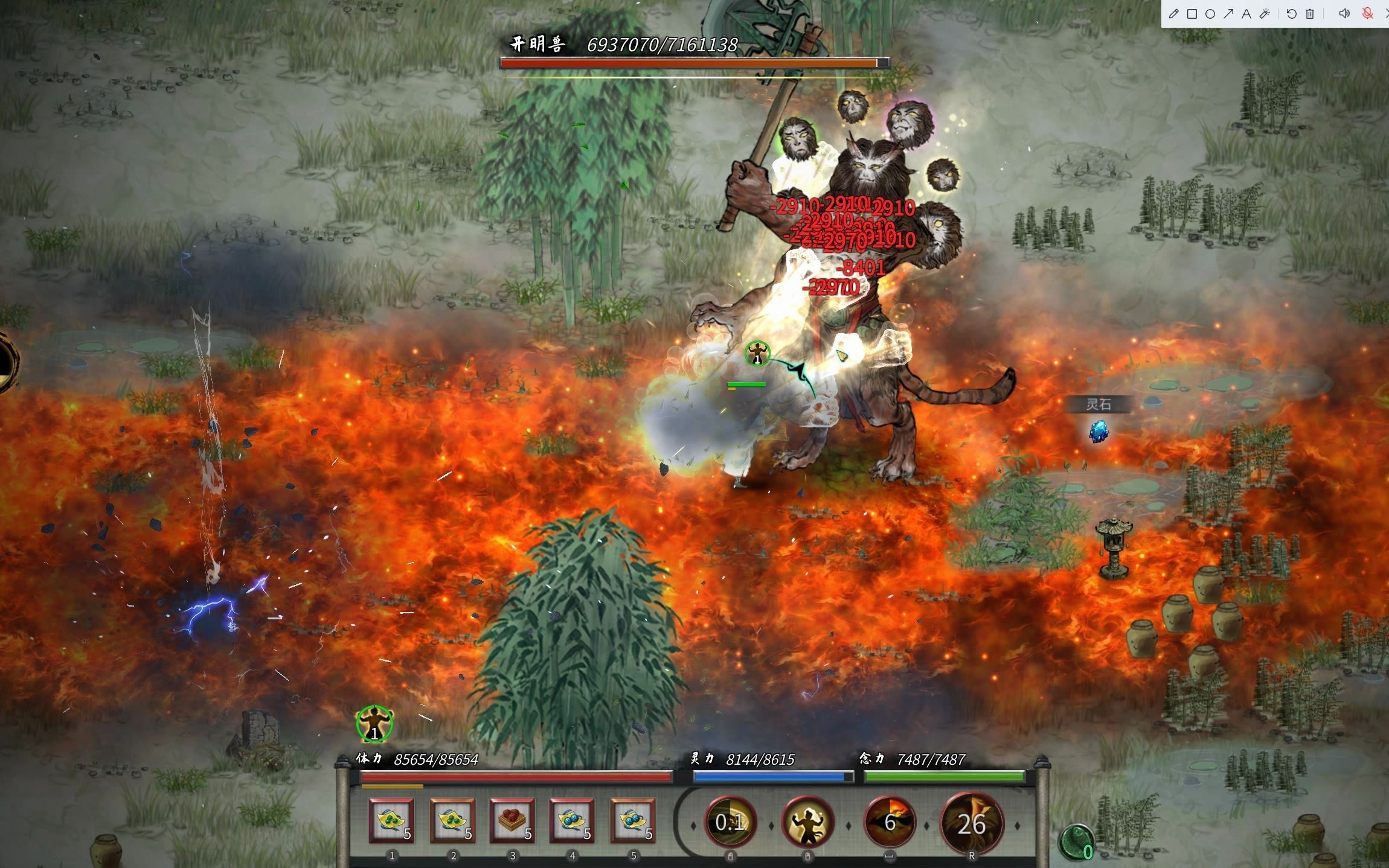Image resolution: width=1389 pixels, height=868 pixels.
Task: Activate the skill showing 0.1 cooldown
Action: coord(730,822)
